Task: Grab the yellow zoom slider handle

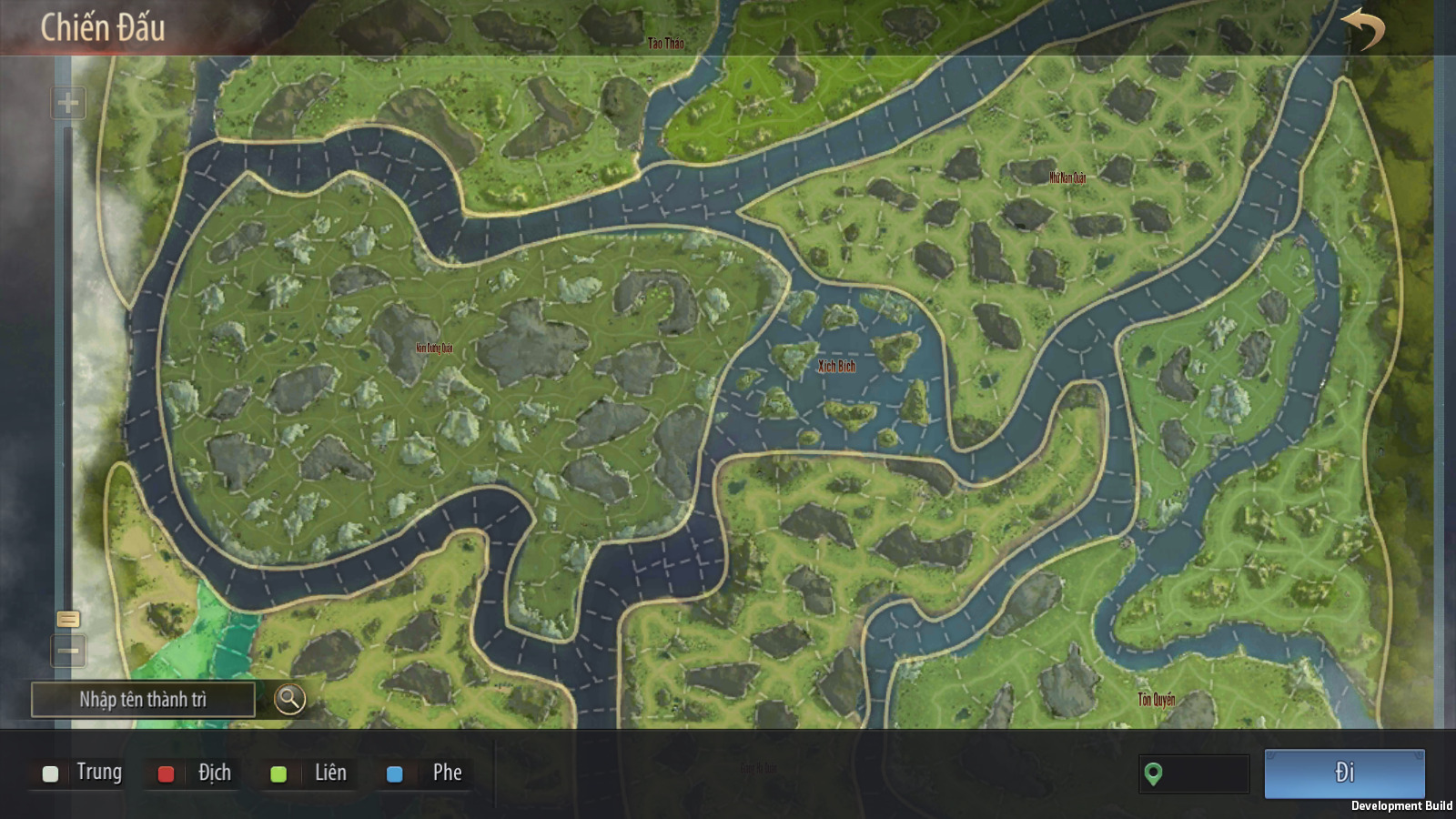Action: [x=68, y=619]
